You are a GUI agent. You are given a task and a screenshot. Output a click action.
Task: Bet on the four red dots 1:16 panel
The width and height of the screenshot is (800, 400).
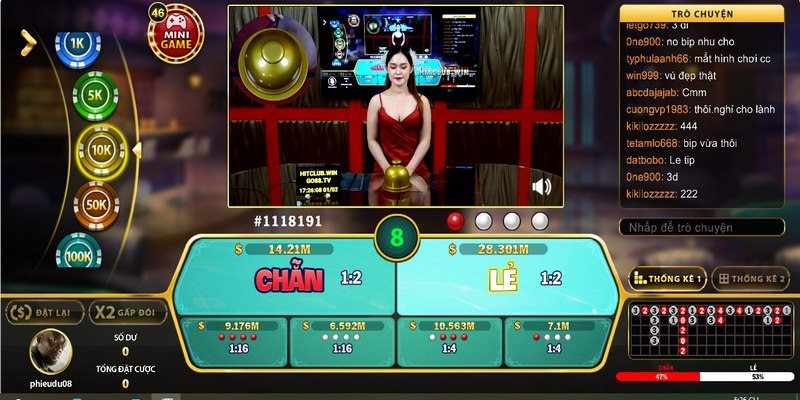tap(231, 338)
